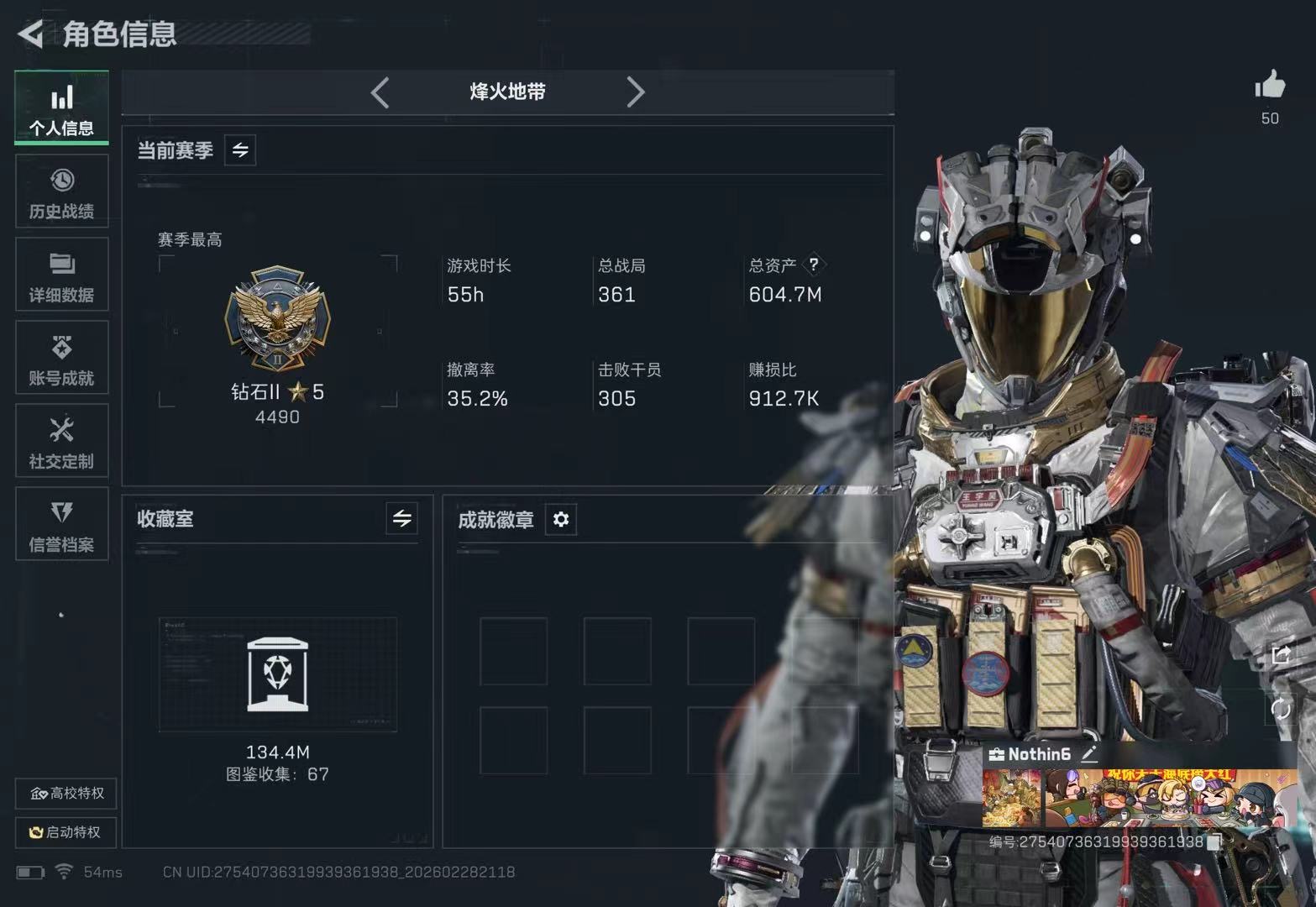1316x907 pixels.
Task: Open 启动特权 privileges
Action: click(x=66, y=832)
